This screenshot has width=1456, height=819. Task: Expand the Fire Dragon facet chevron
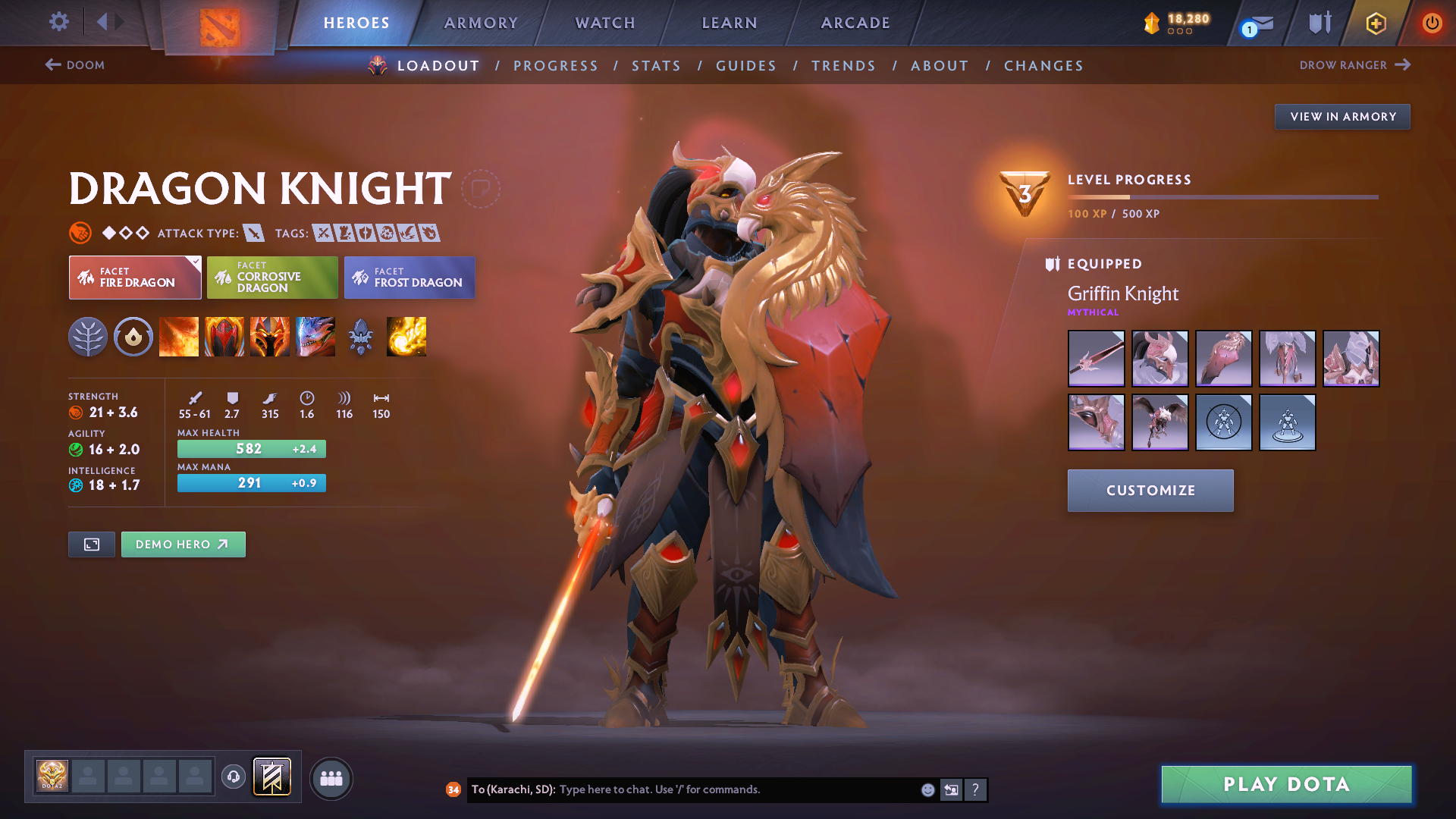196,262
